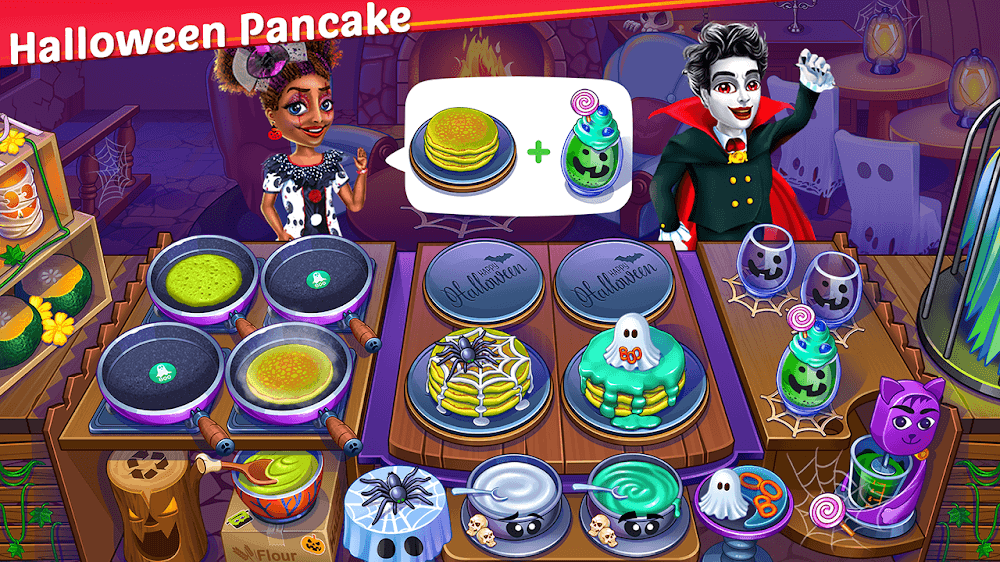Tap the pan with the raw green pancake
Viewport: 1000px width, 562px height.
coord(202,278)
